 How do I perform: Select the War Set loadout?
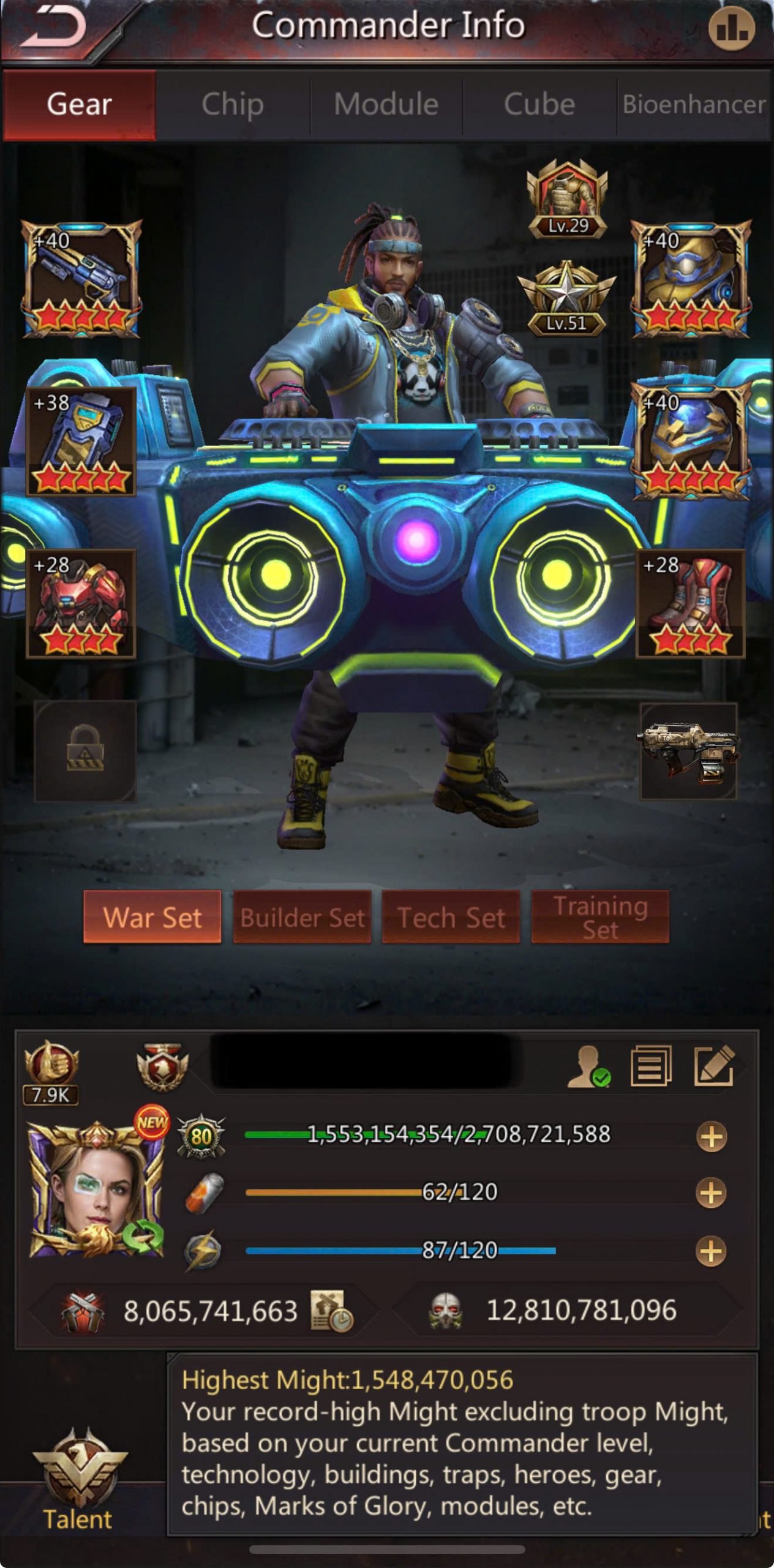(152, 917)
